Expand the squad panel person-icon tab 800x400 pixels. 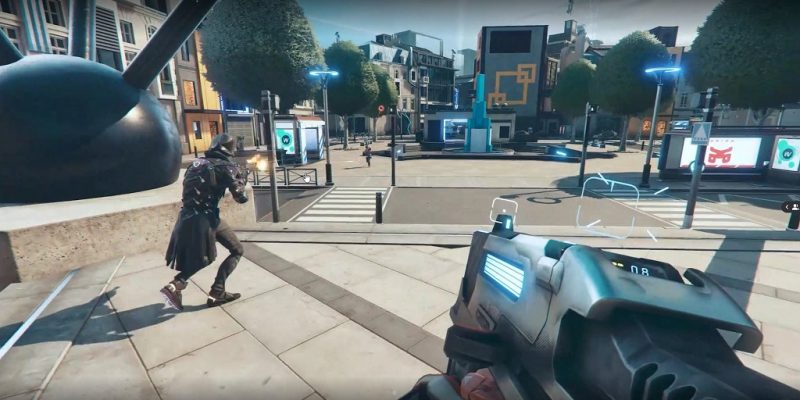click(x=792, y=206)
